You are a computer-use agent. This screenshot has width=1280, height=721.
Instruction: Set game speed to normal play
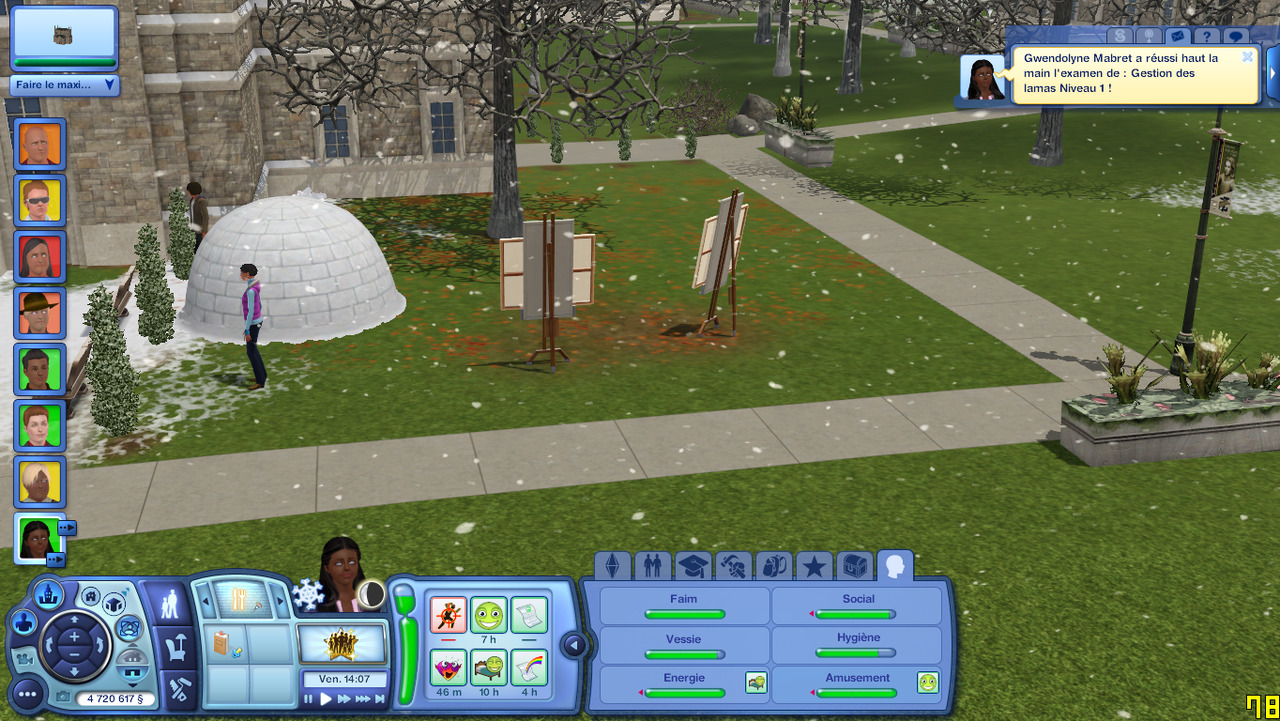[x=326, y=699]
